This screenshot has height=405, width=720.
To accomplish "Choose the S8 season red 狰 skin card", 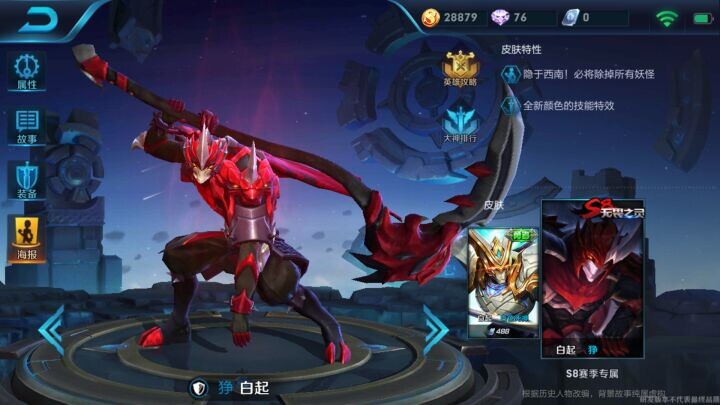I will 589,278.
